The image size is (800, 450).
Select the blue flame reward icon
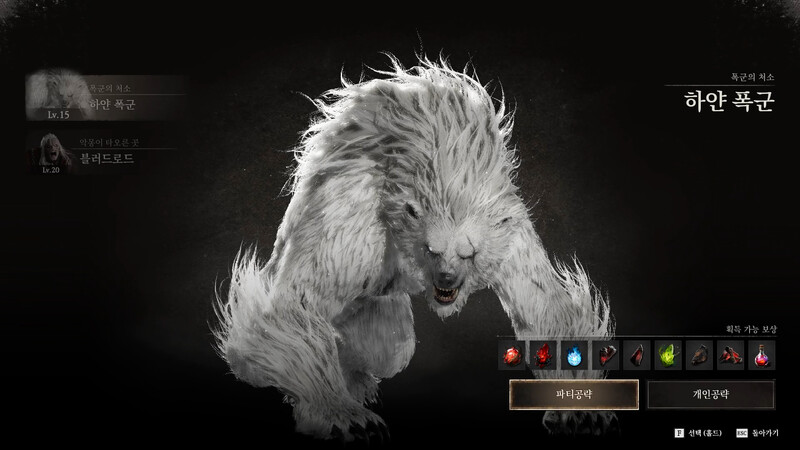tap(574, 354)
